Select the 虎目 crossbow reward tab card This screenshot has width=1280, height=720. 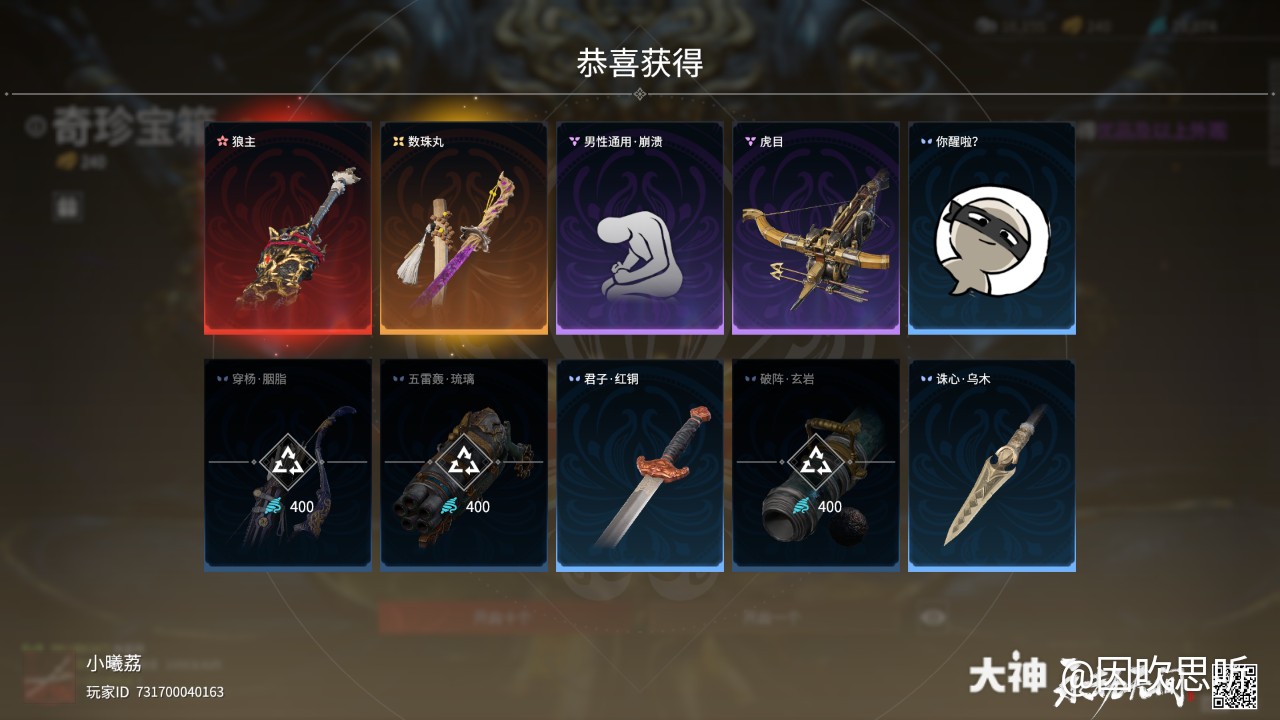[815, 230]
